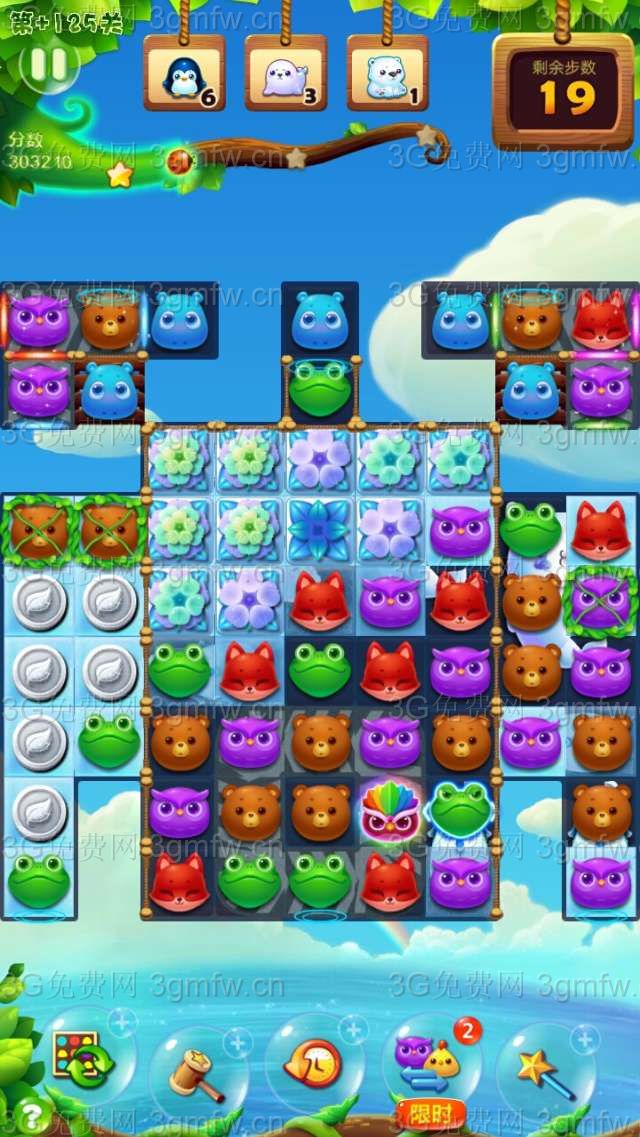
Task: Select the rainbow feathered owl special tile
Action: coord(389,811)
